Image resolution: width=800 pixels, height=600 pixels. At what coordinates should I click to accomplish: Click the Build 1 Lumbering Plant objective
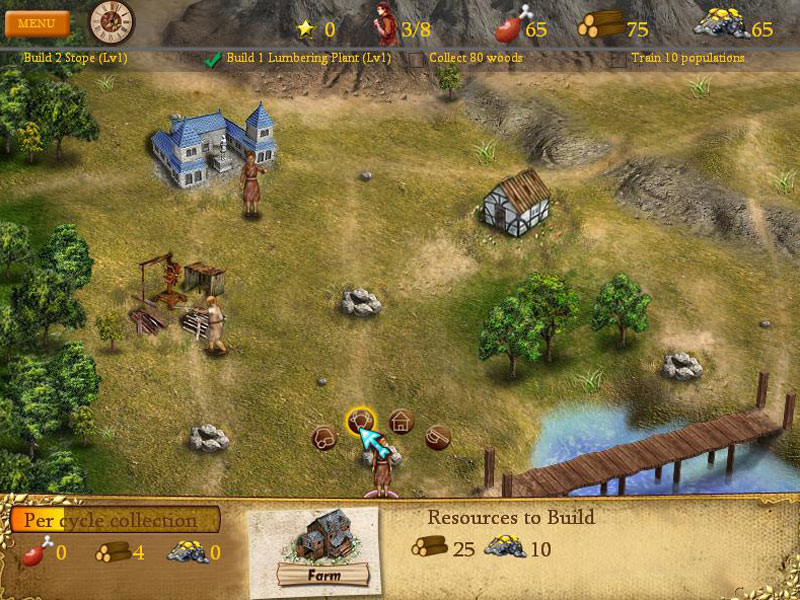pyautogui.click(x=307, y=58)
